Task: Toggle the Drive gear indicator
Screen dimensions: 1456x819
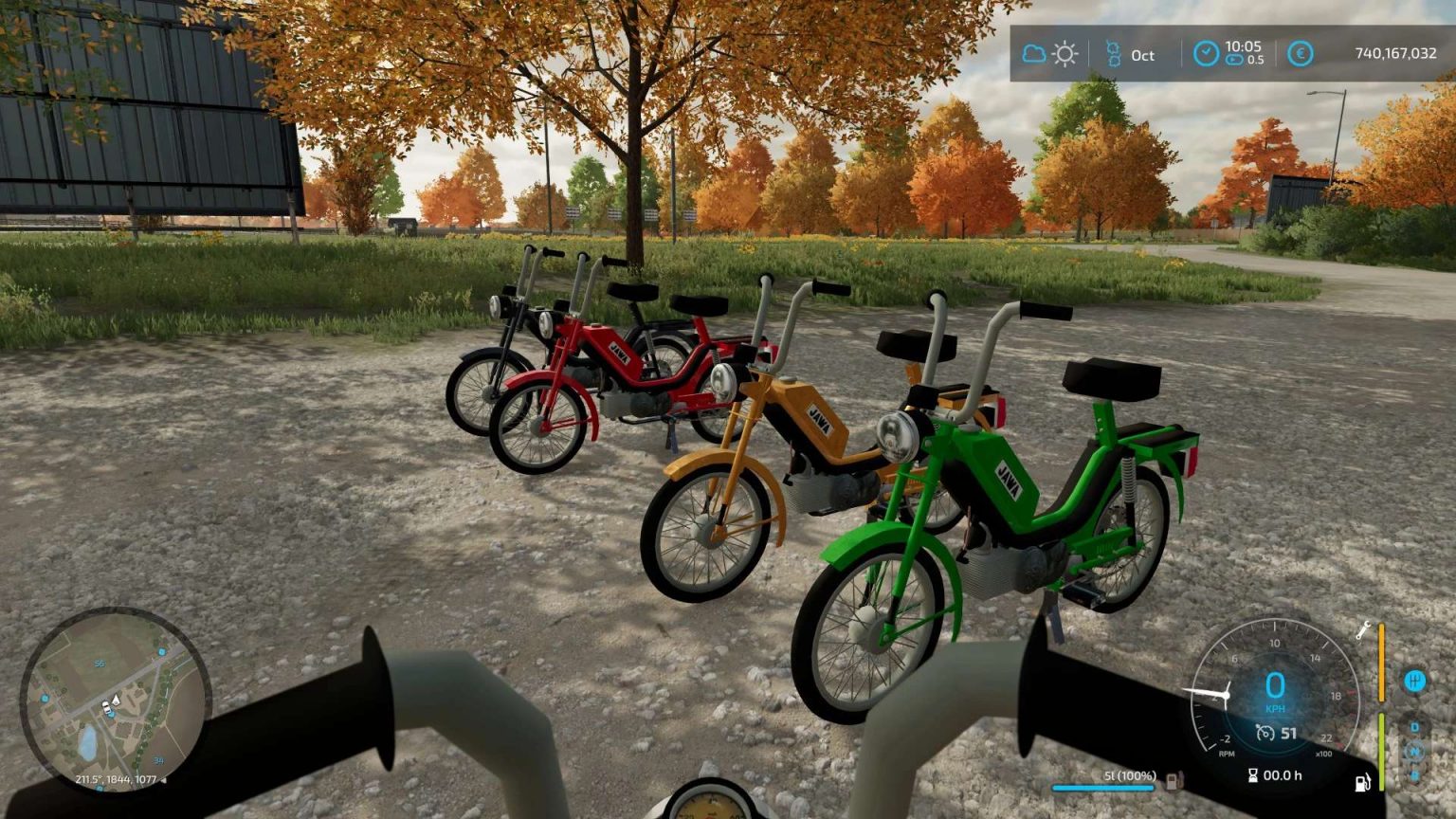Action: 1414,726
